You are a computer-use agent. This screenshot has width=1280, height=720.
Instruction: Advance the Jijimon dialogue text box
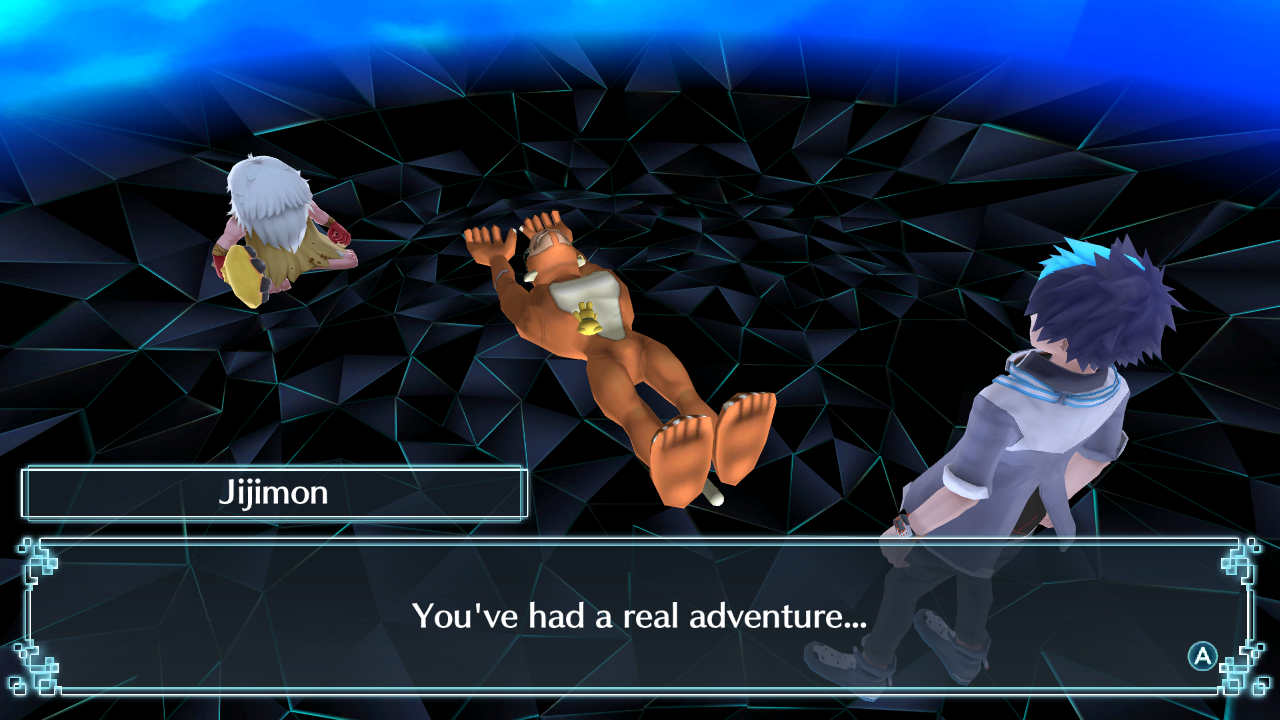(x=1201, y=656)
